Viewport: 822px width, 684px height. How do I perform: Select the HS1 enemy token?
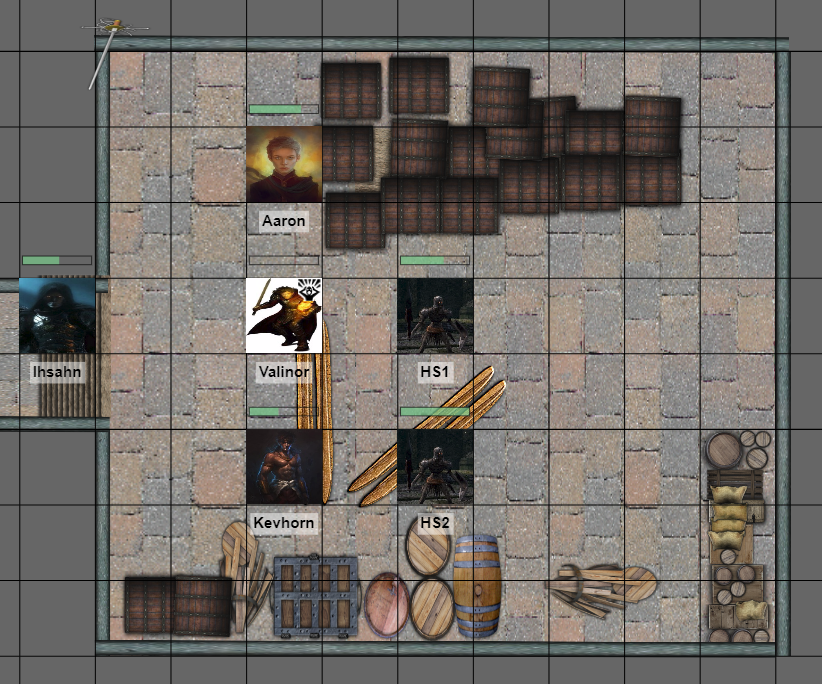click(x=435, y=316)
